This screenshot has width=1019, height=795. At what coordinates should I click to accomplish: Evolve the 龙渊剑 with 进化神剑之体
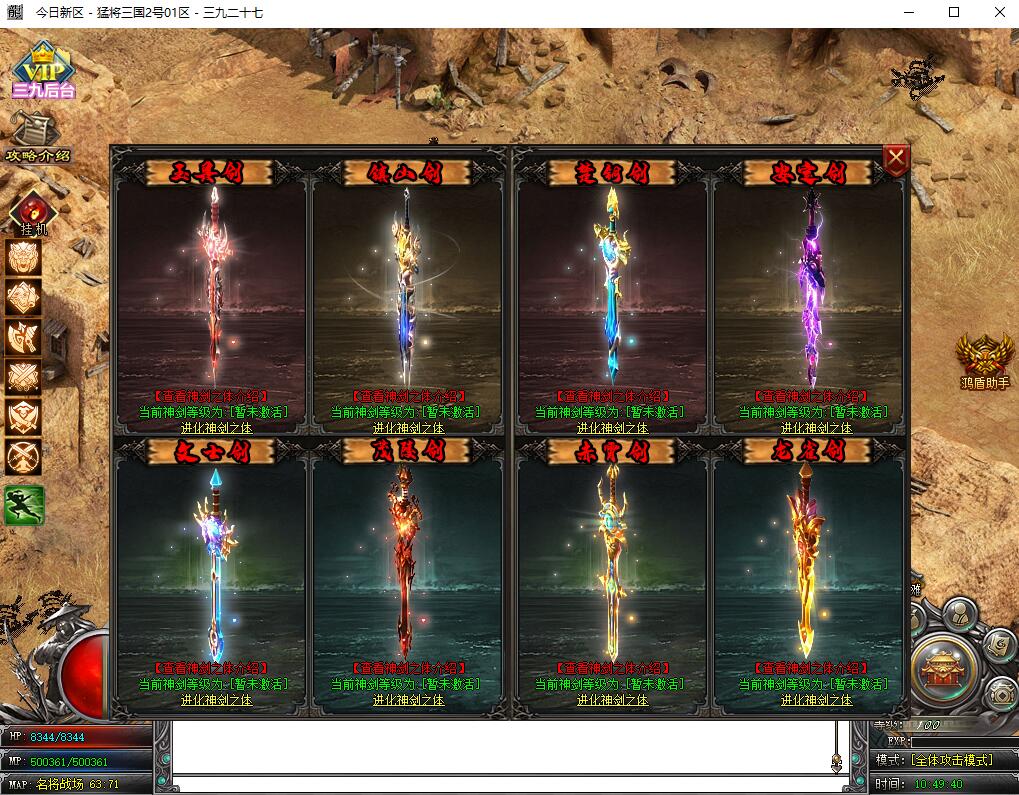[816, 700]
